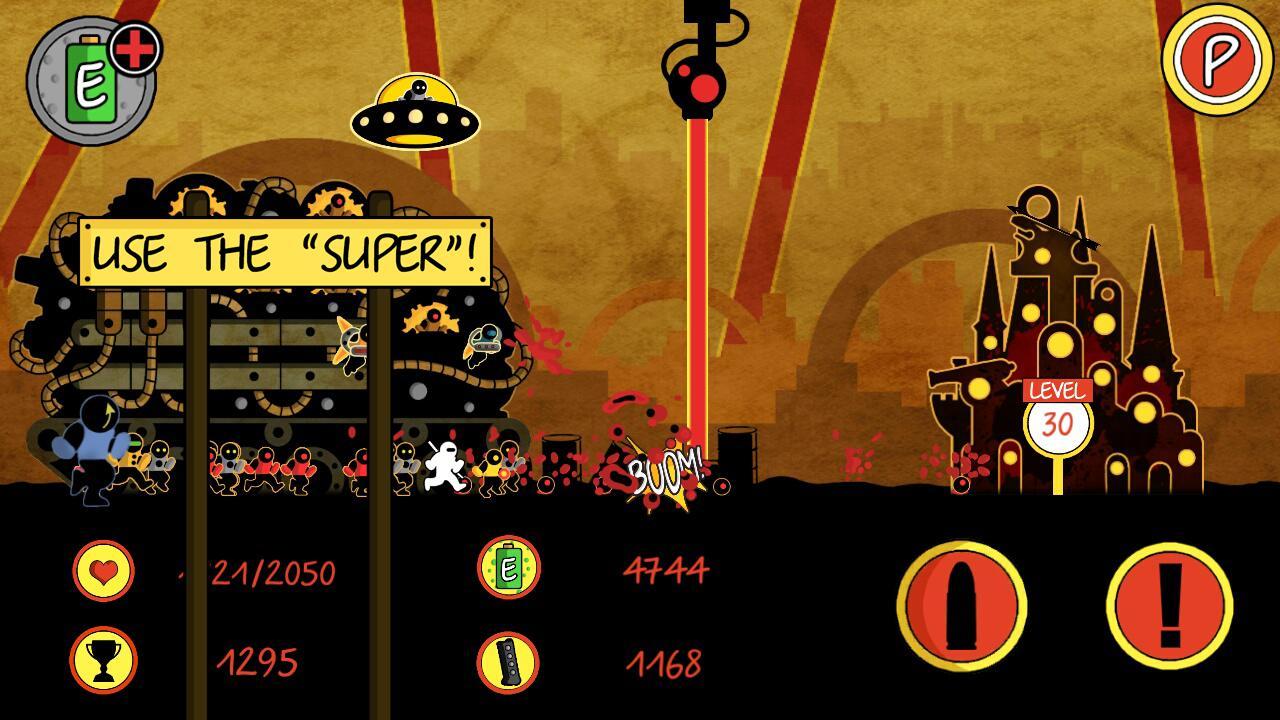The height and width of the screenshot is (720, 1280).
Task: Fire with the bullet button
Action: (962, 605)
